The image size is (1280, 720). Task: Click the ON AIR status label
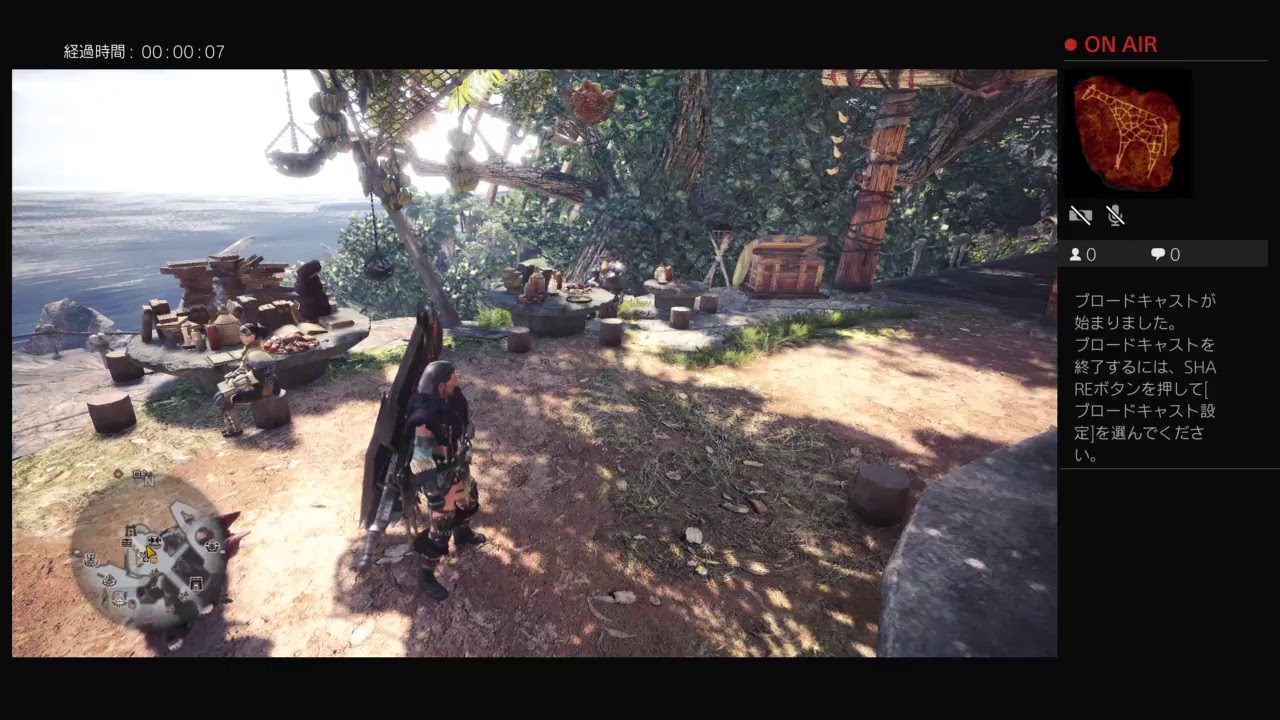1122,44
